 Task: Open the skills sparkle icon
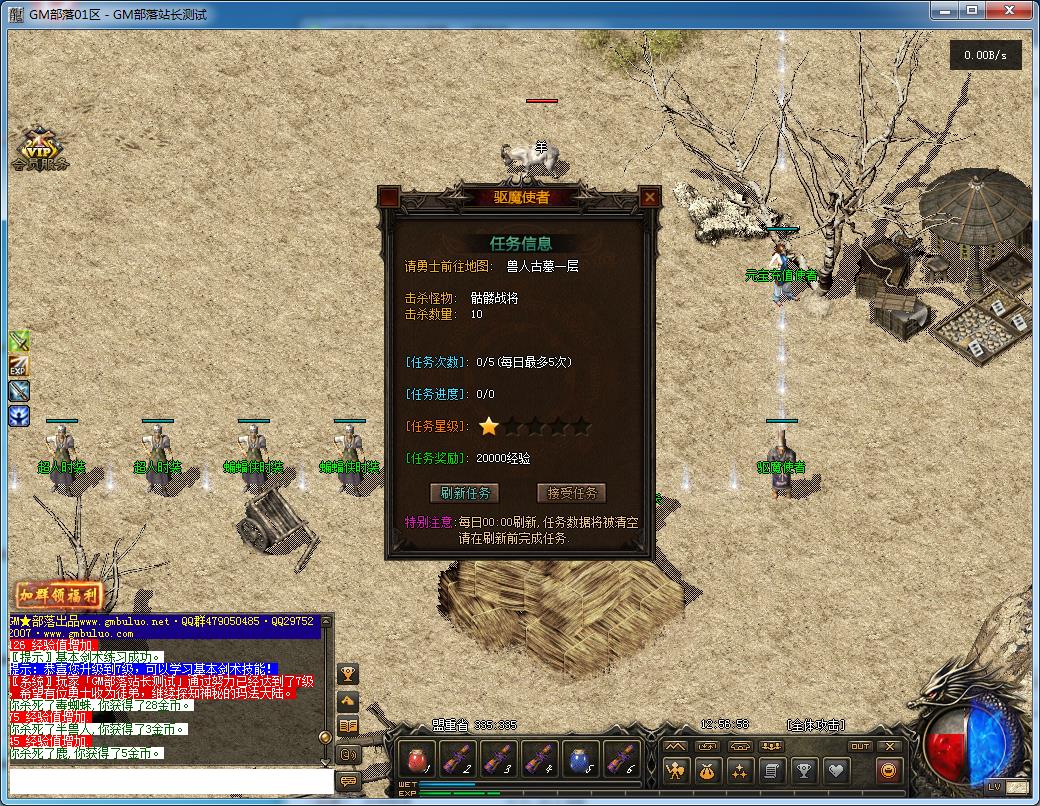(739, 770)
